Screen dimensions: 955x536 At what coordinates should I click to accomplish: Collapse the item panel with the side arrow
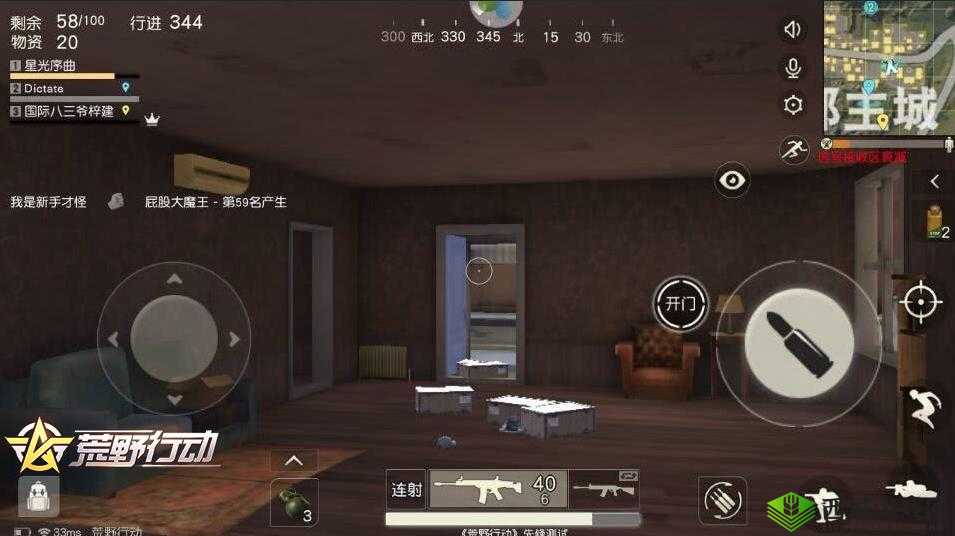pos(935,181)
